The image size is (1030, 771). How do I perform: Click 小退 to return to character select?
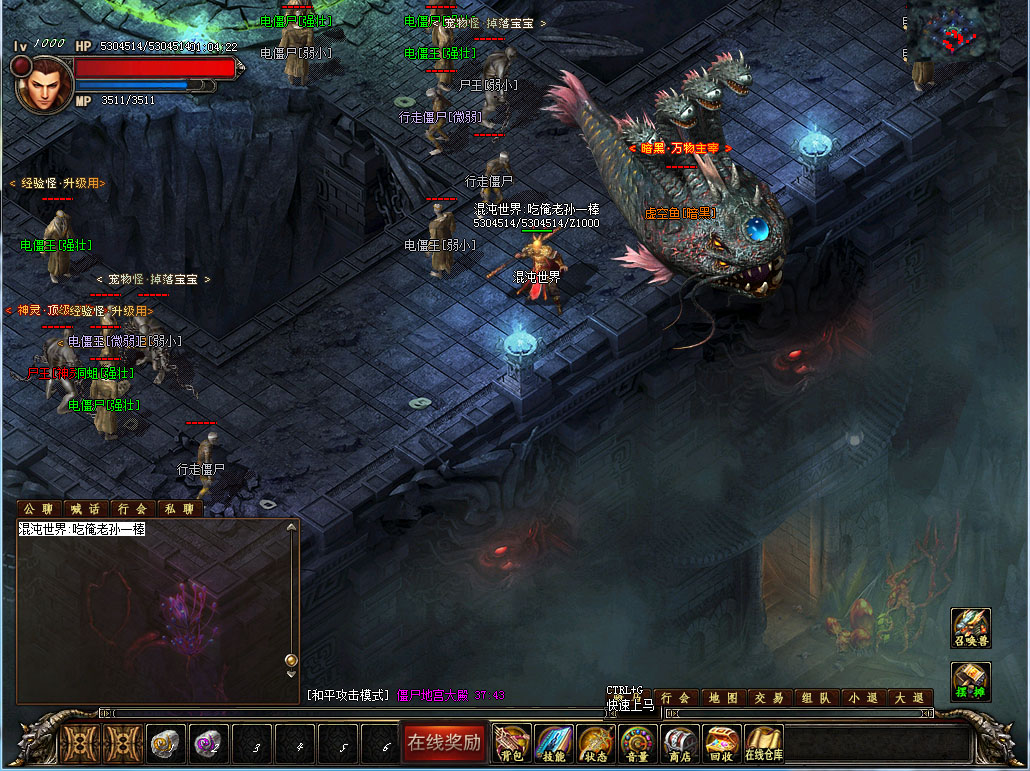[x=862, y=698]
